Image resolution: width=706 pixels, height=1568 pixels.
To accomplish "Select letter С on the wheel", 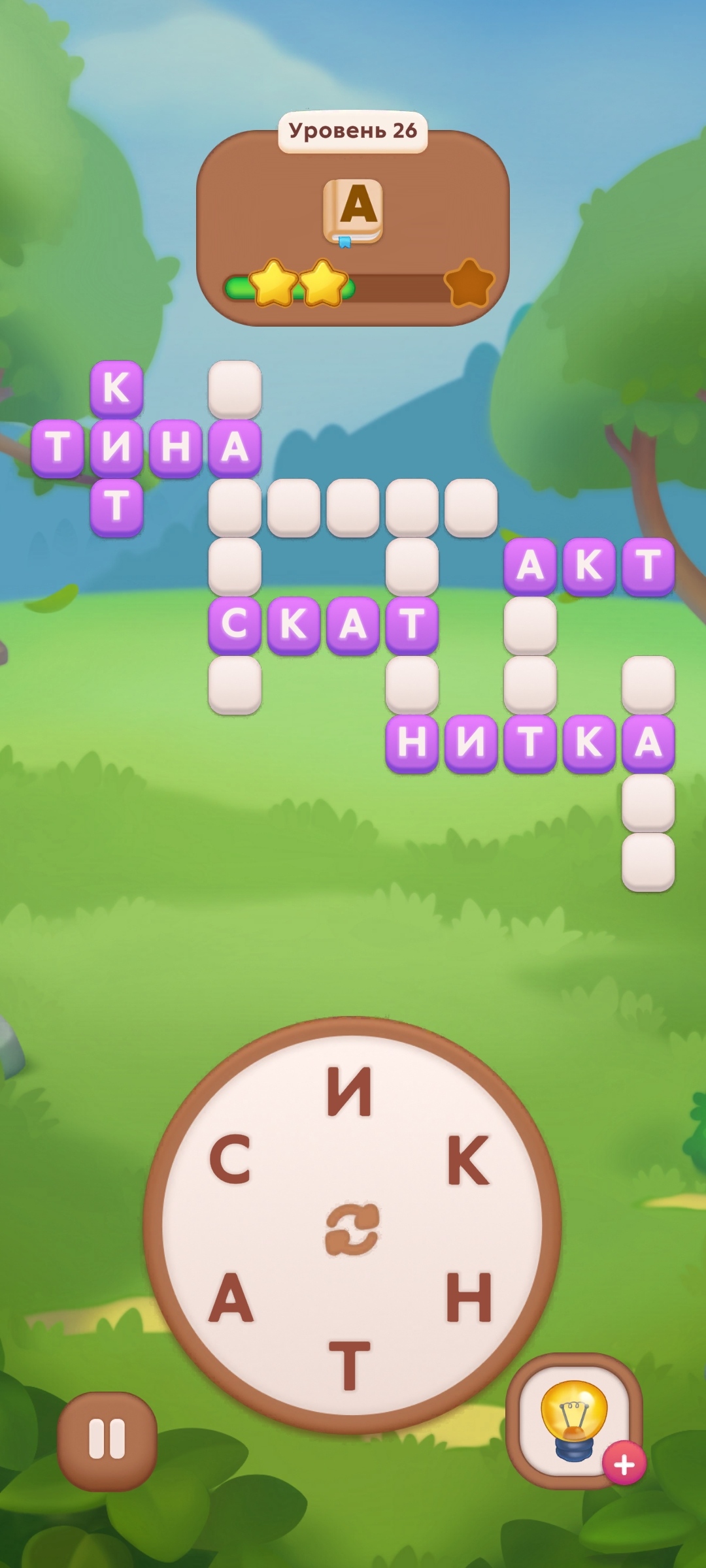I will 230,1160.
